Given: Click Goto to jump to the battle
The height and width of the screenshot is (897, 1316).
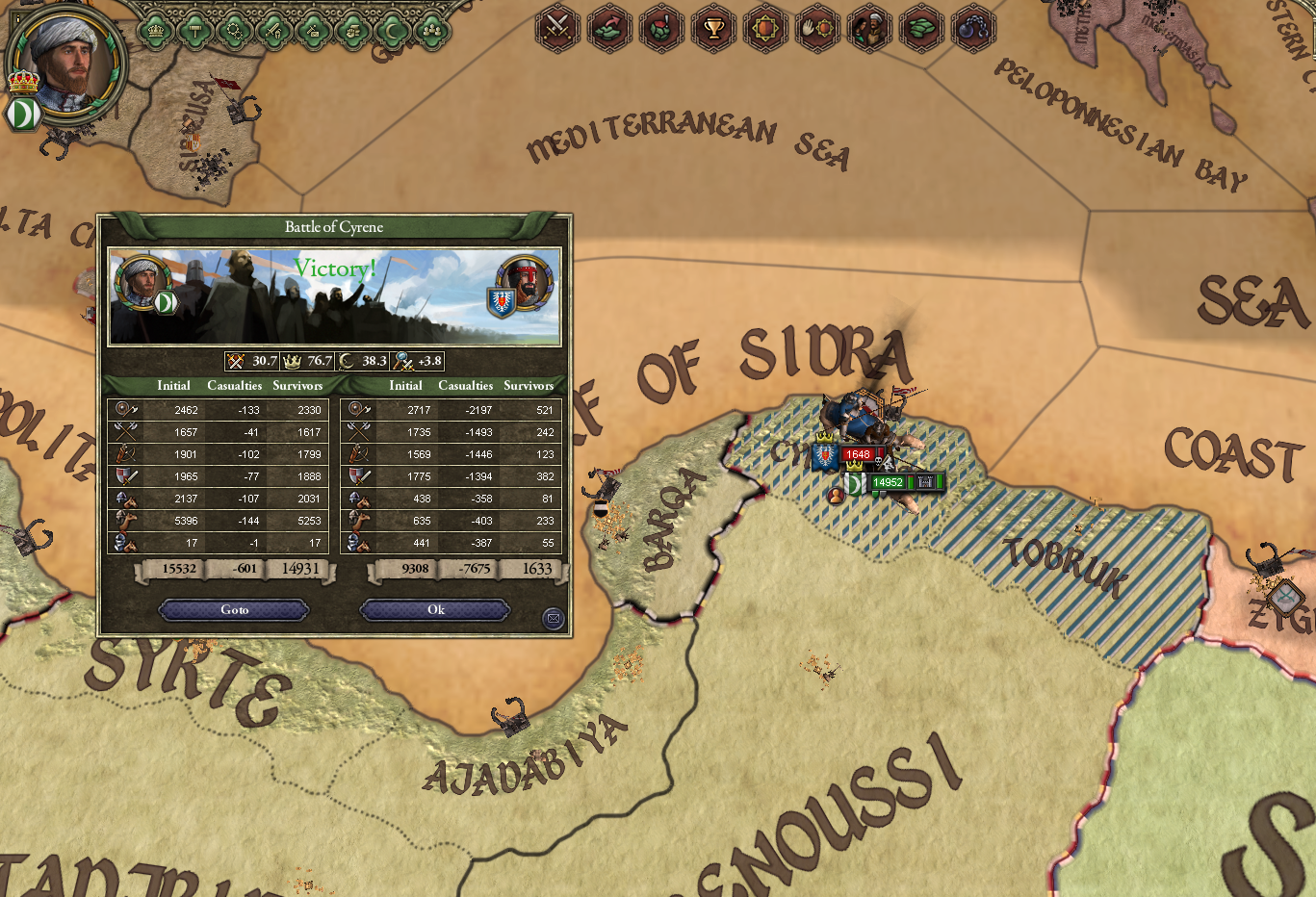Looking at the screenshot, I should 233,609.
